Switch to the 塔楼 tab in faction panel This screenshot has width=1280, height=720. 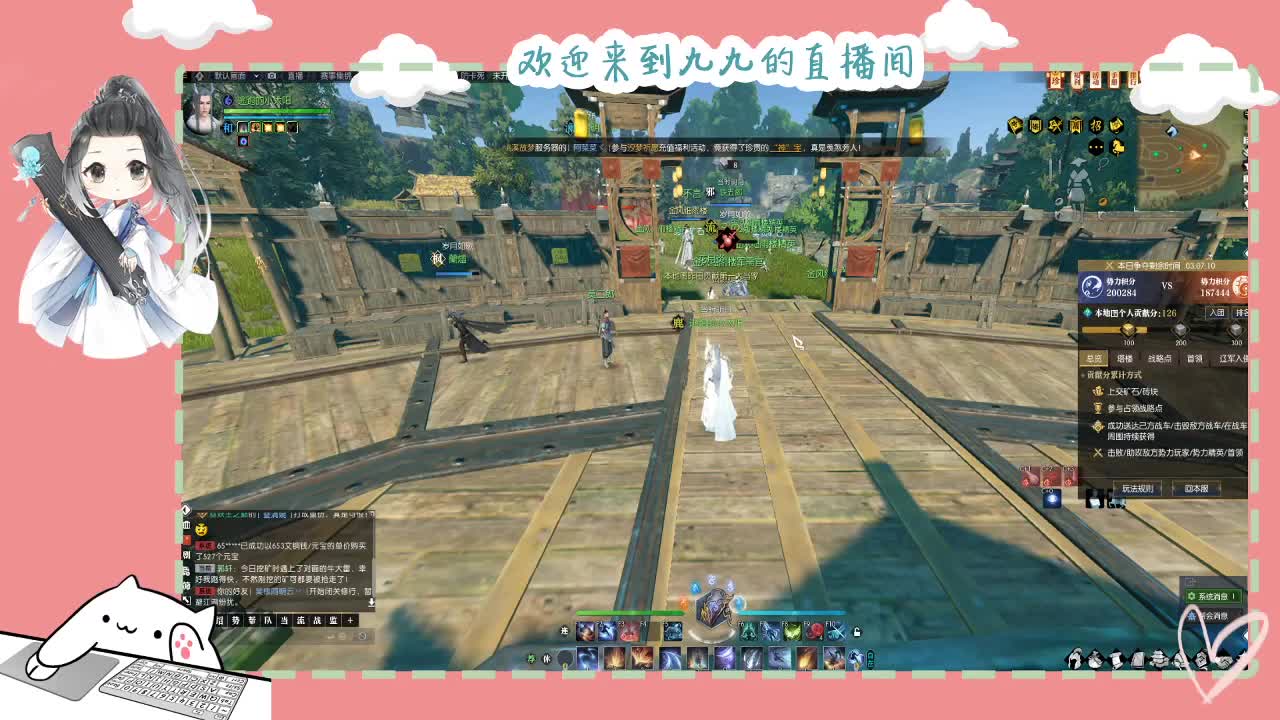[x=1124, y=357]
